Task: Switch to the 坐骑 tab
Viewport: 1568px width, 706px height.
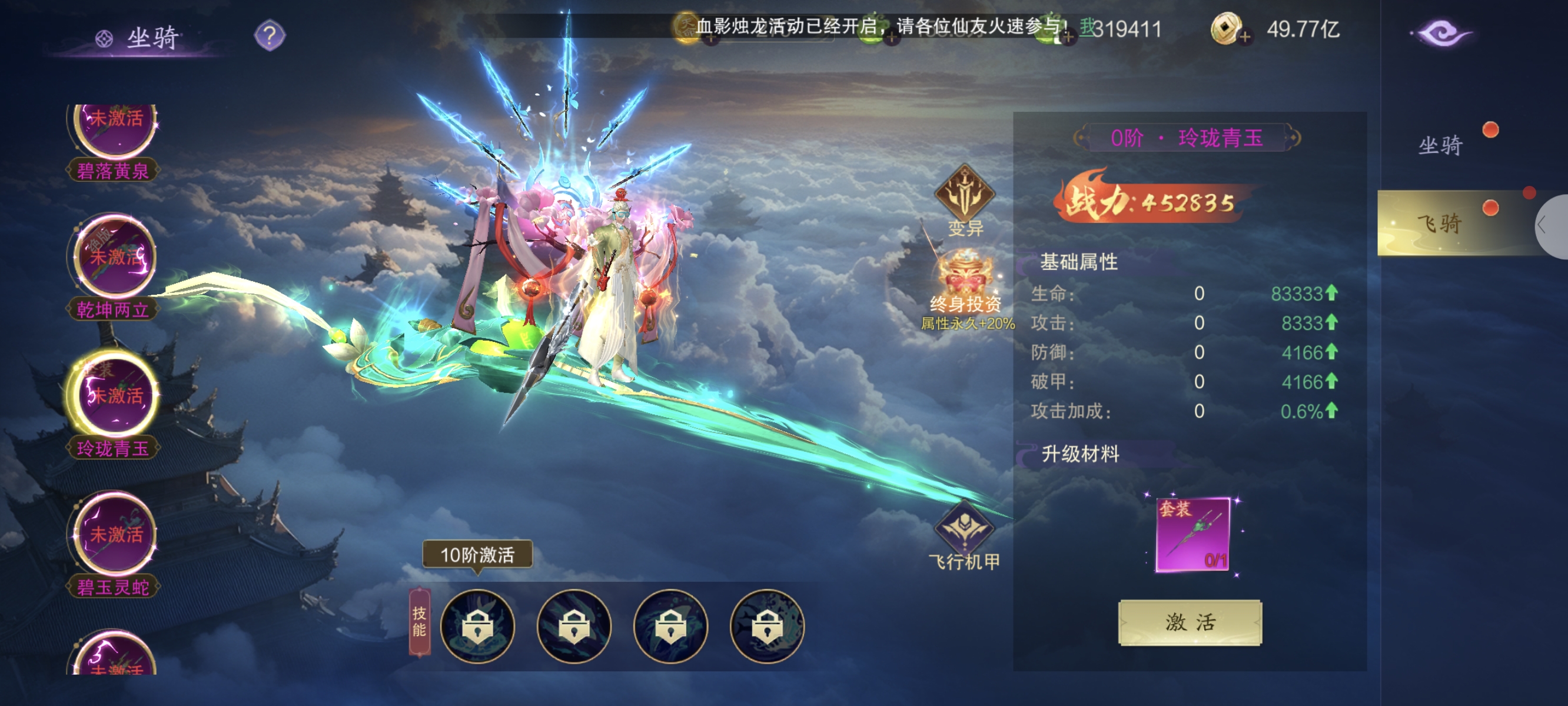Action: pyautogui.click(x=1440, y=146)
